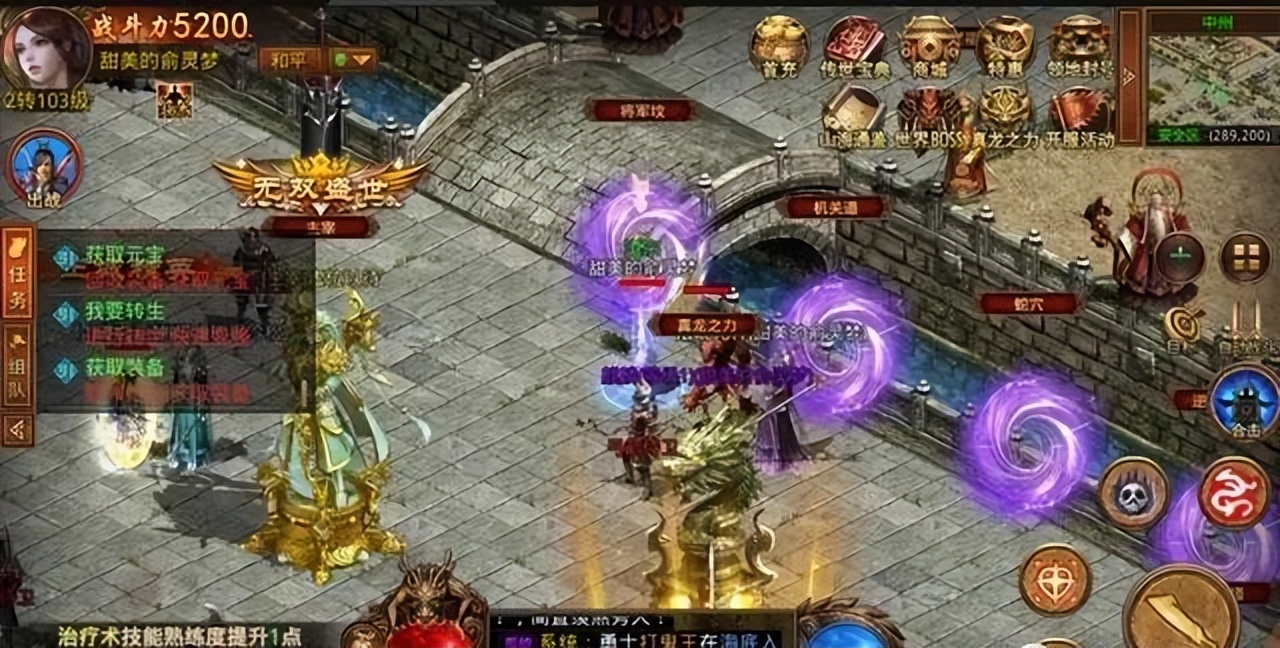Viewport: 1280px width, 648px height.
Task: Activate the skull skill button
Action: click(x=1133, y=493)
